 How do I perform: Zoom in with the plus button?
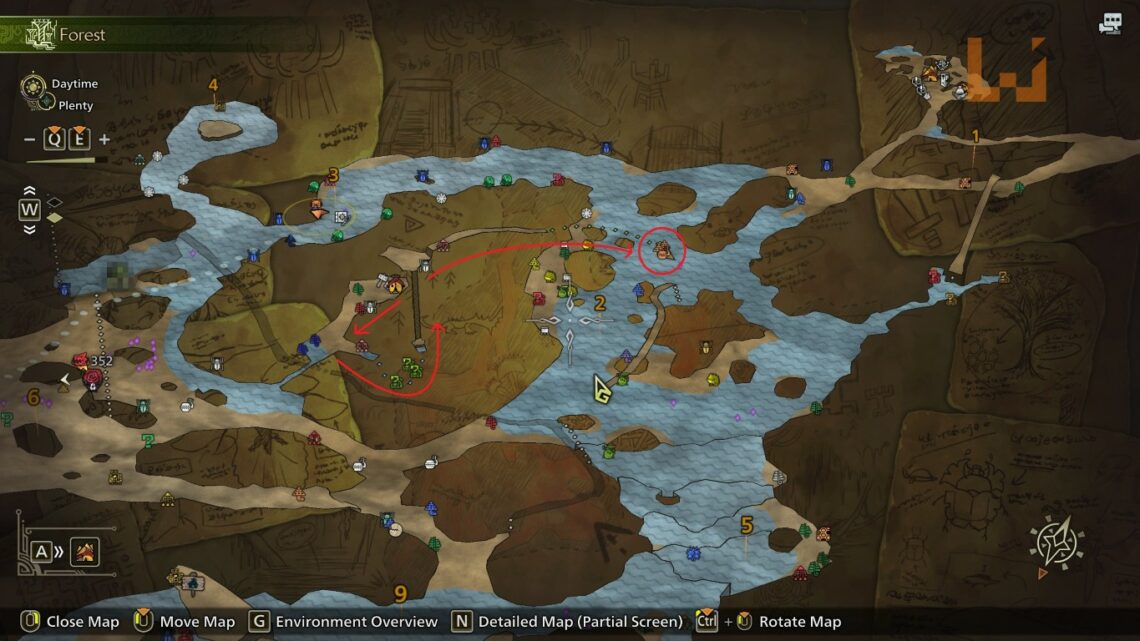coord(104,139)
